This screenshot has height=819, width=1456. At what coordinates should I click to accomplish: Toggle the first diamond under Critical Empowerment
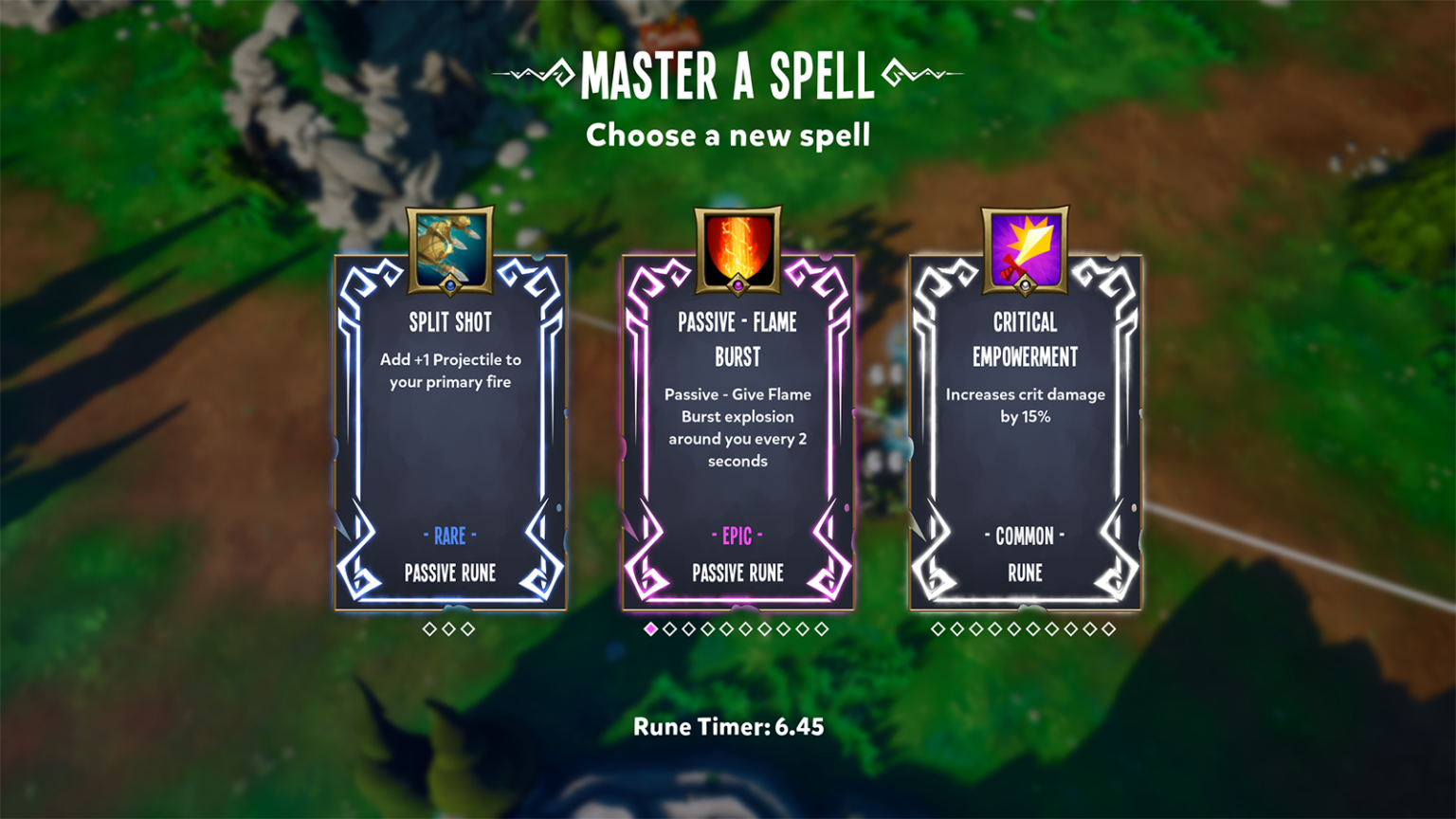click(x=937, y=627)
